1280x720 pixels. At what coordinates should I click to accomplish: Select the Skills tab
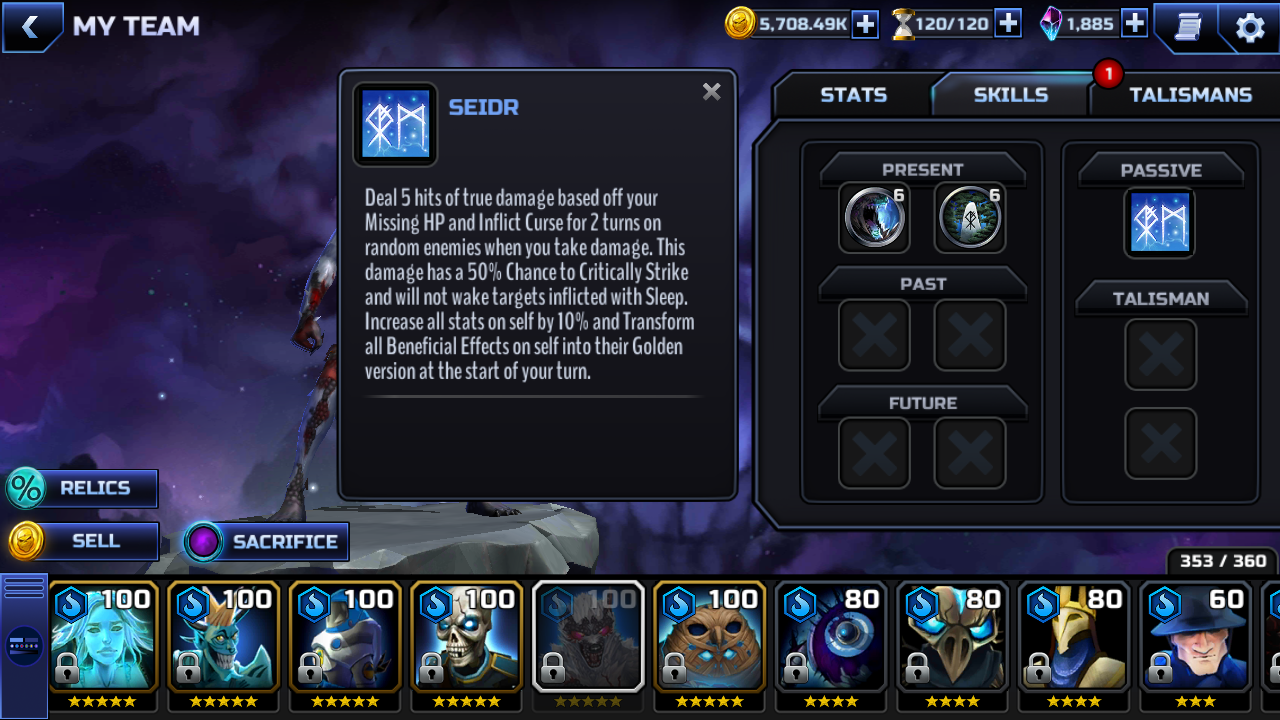click(1010, 95)
